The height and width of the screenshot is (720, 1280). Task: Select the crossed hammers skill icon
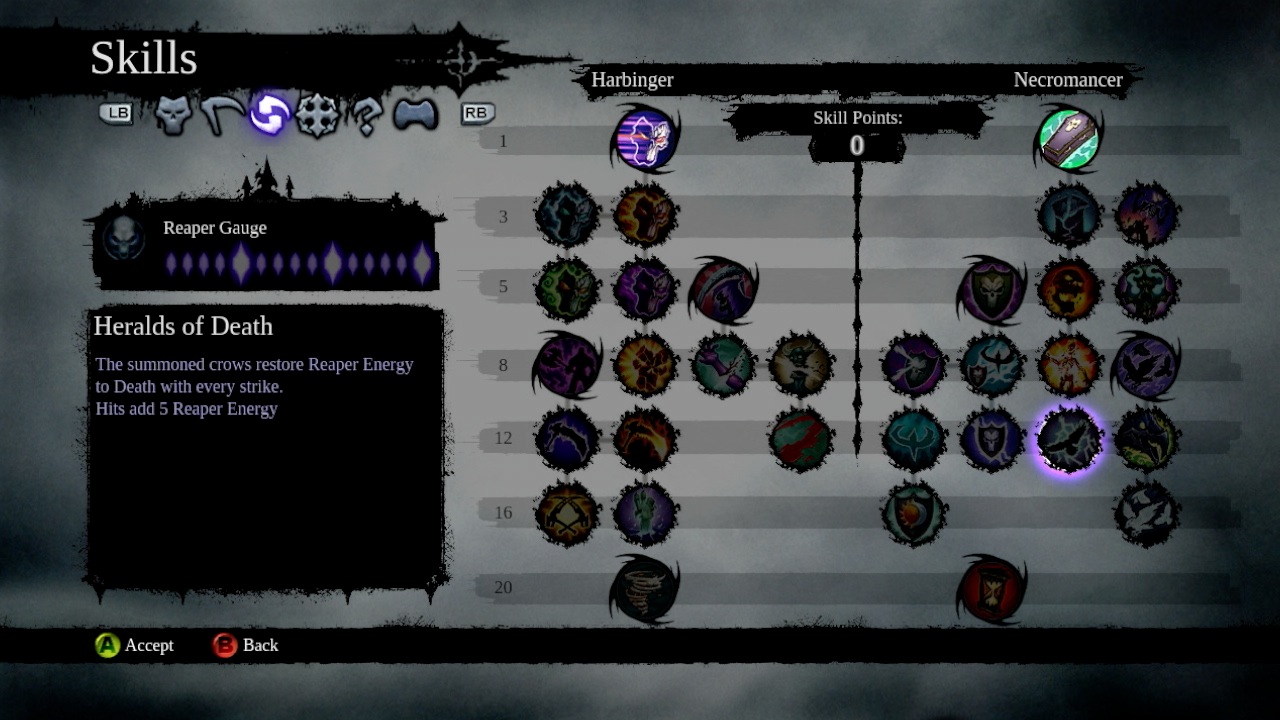[567, 514]
